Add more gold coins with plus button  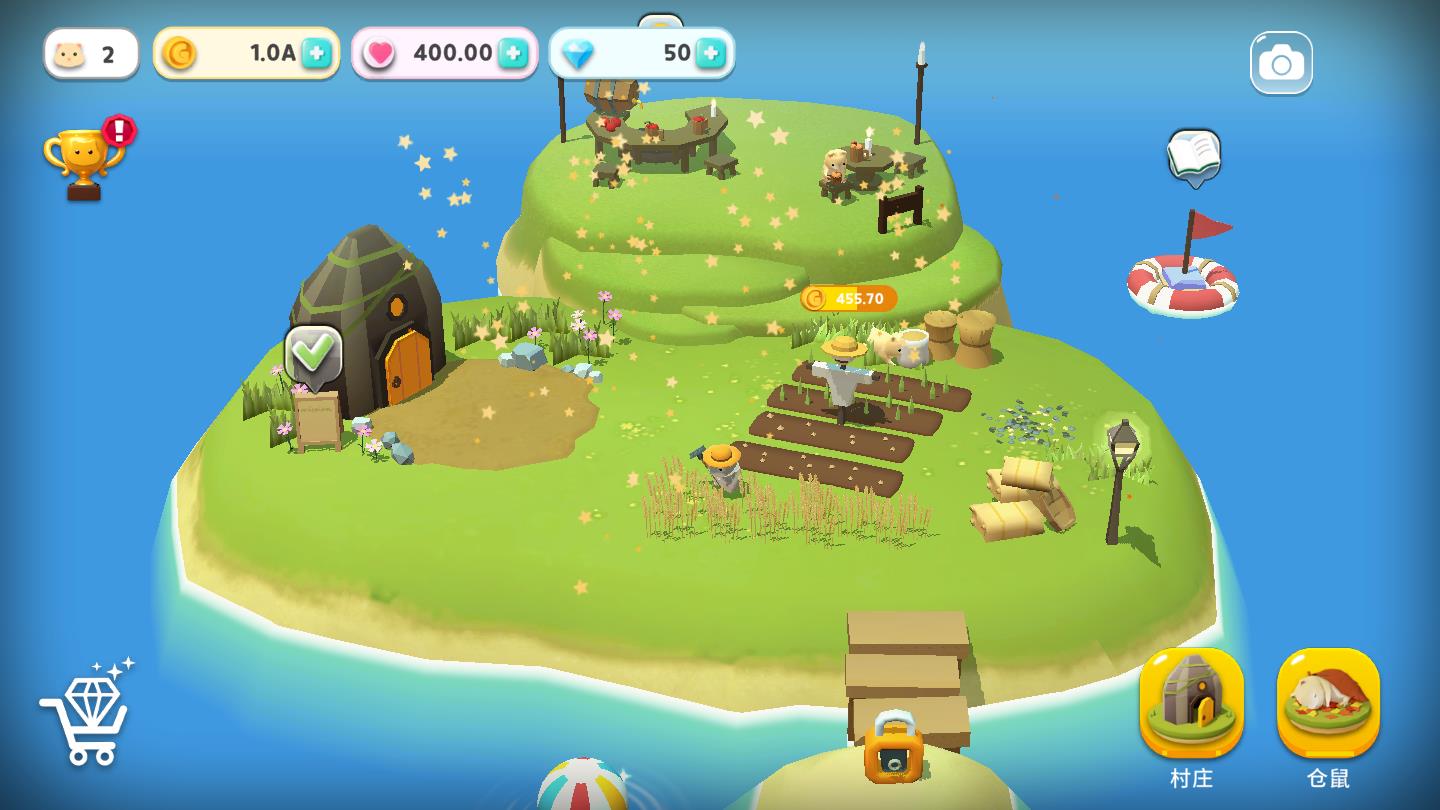[x=316, y=53]
